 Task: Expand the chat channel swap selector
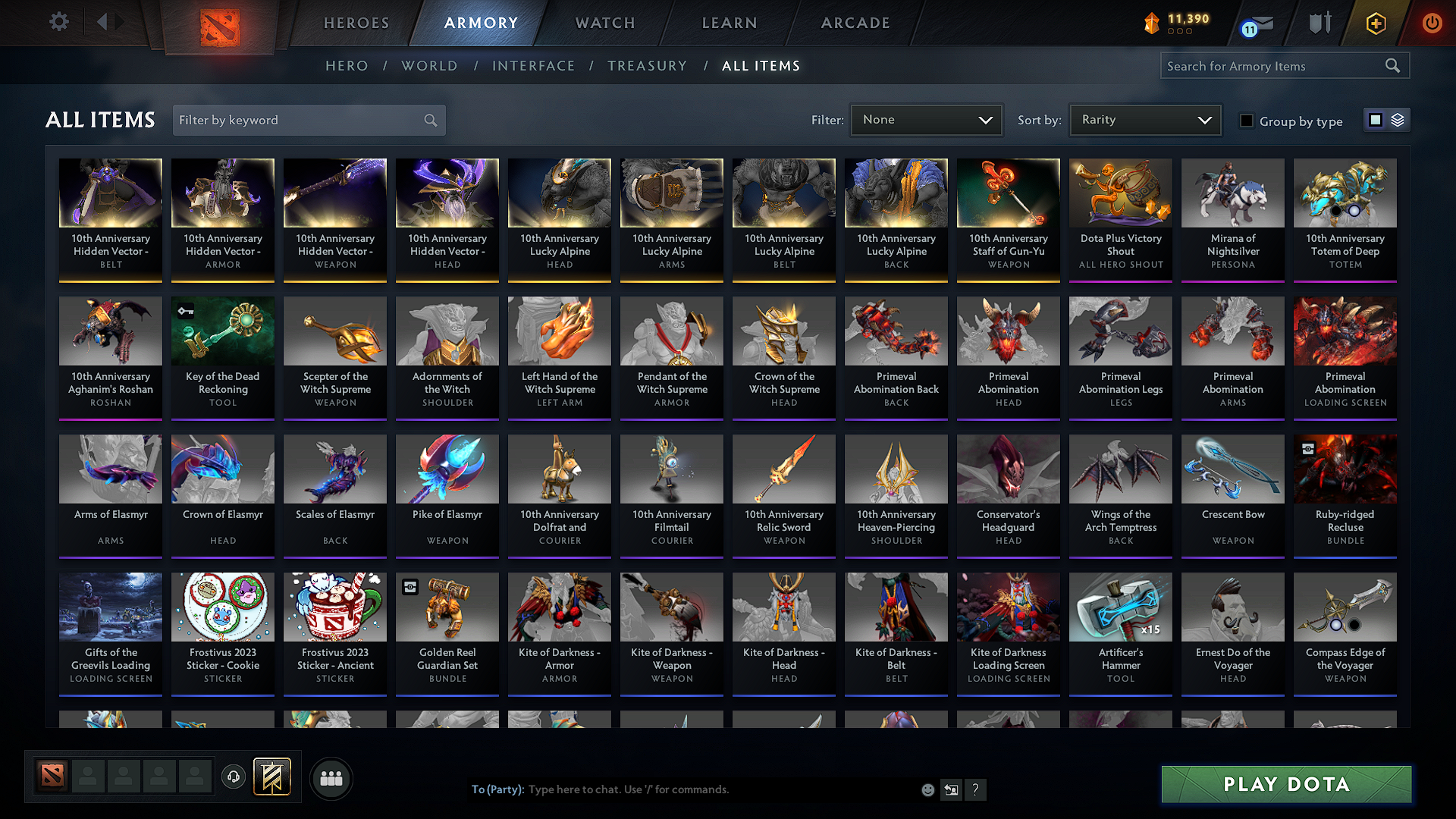click(952, 789)
